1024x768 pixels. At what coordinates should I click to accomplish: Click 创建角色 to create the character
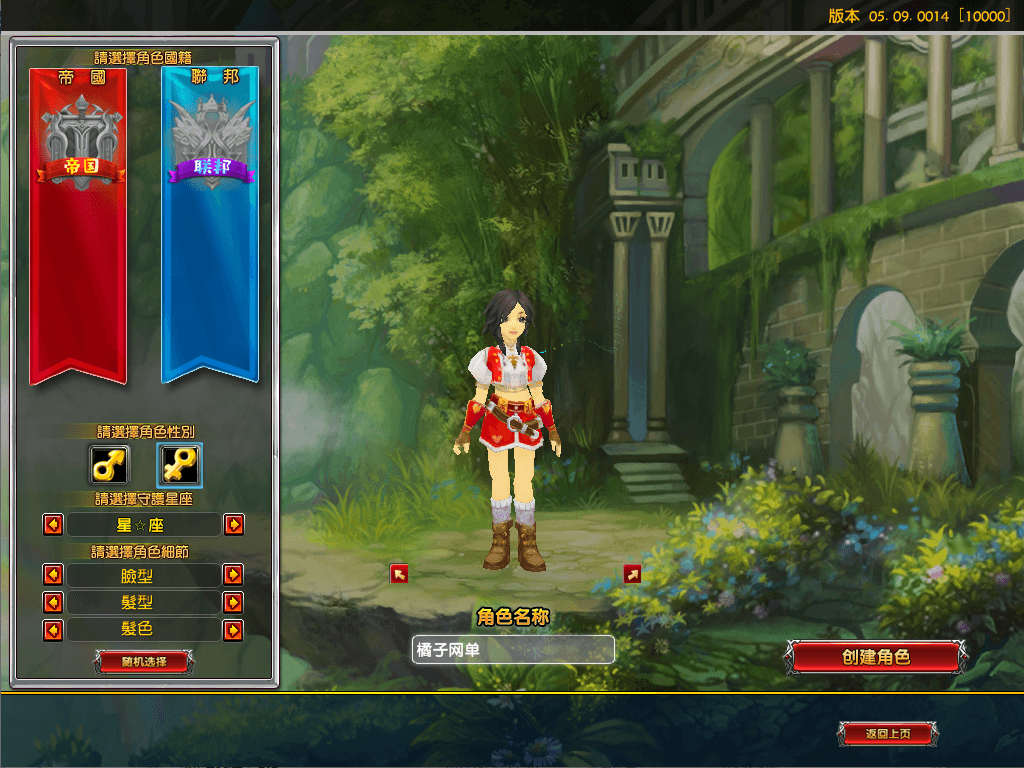[x=875, y=657]
